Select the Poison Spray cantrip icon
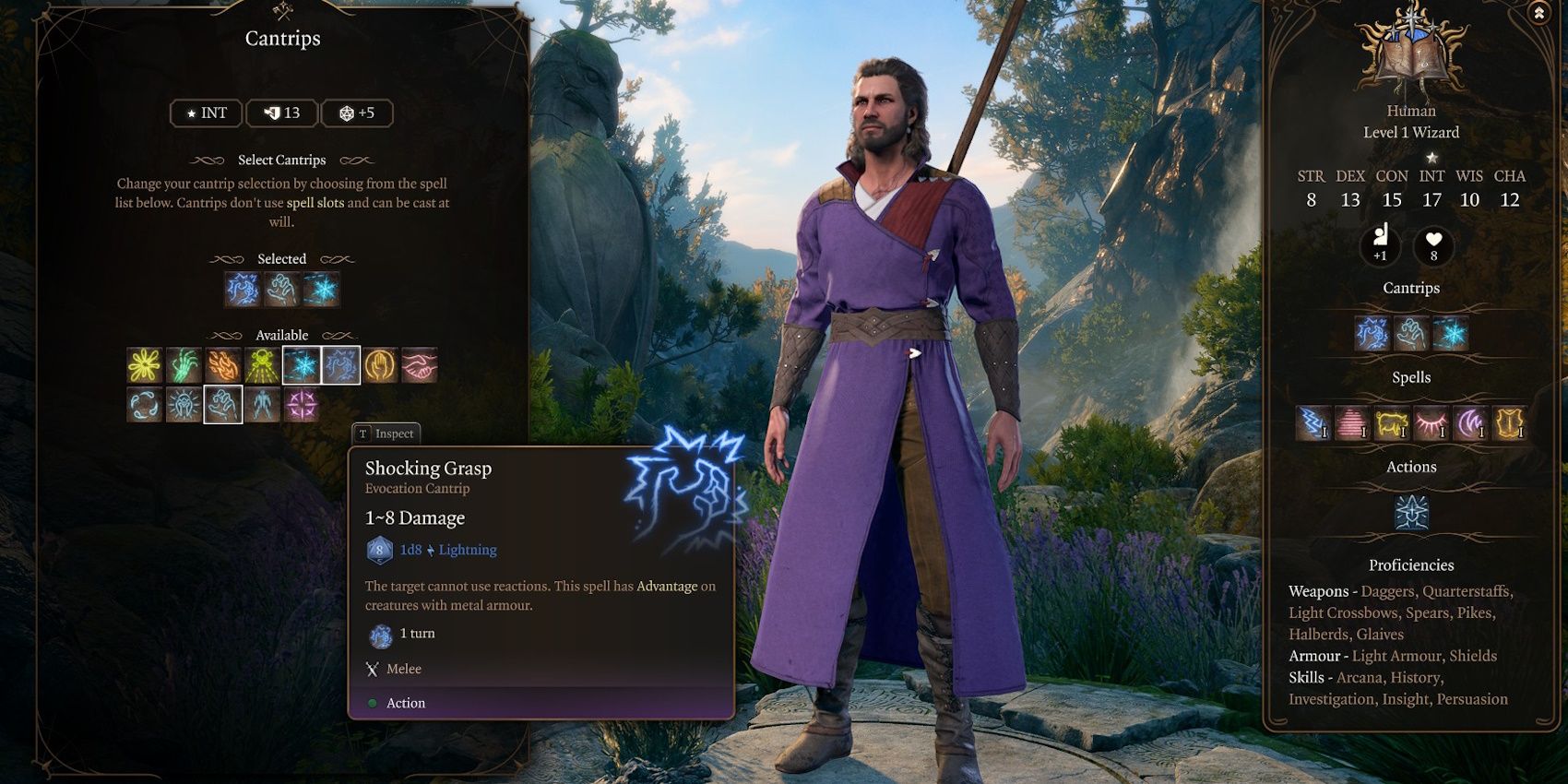Image resolution: width=1568 pixels, height=784 pixels. point(262,366)
